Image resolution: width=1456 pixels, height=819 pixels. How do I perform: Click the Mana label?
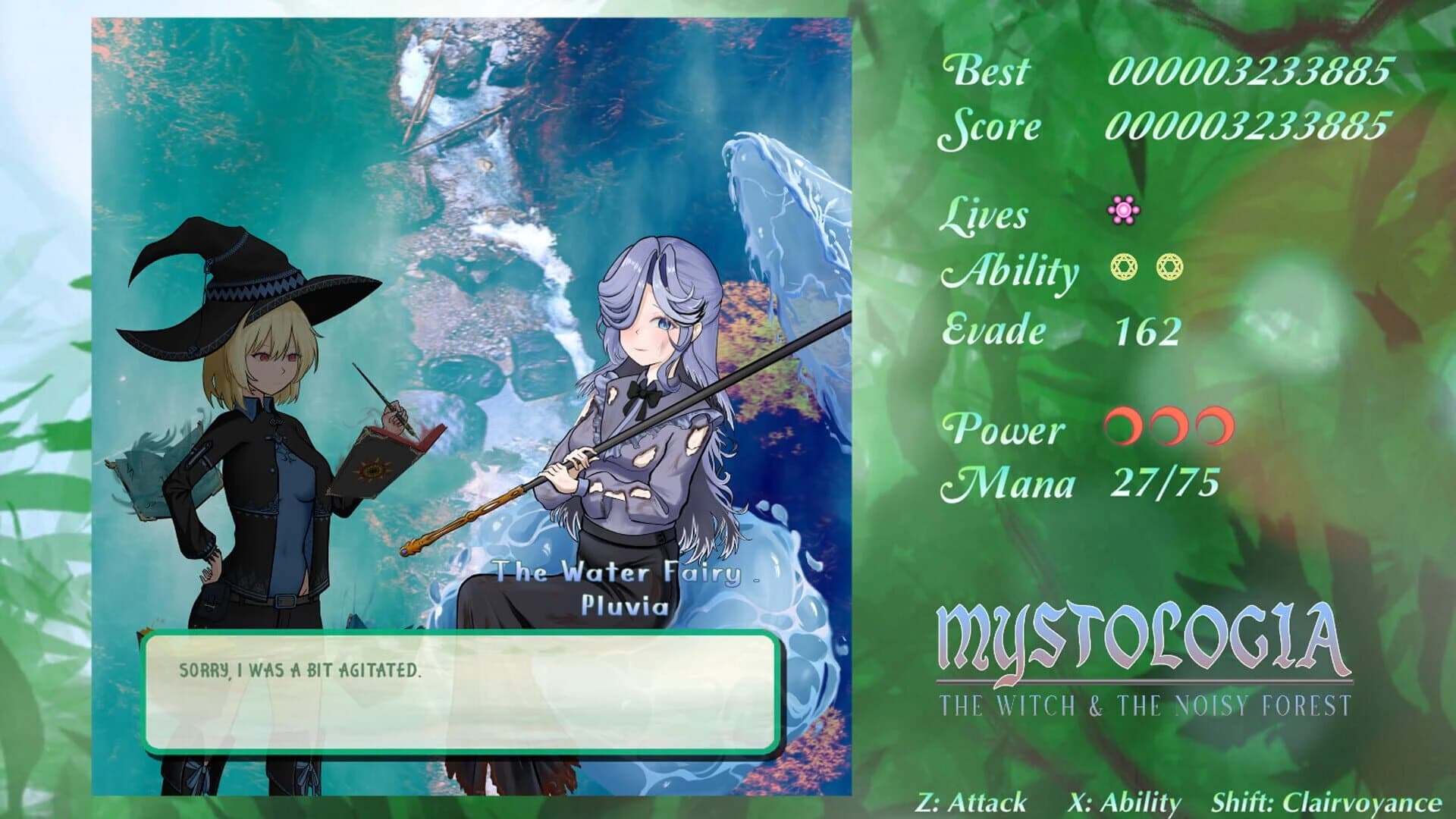coord(1006,484)
